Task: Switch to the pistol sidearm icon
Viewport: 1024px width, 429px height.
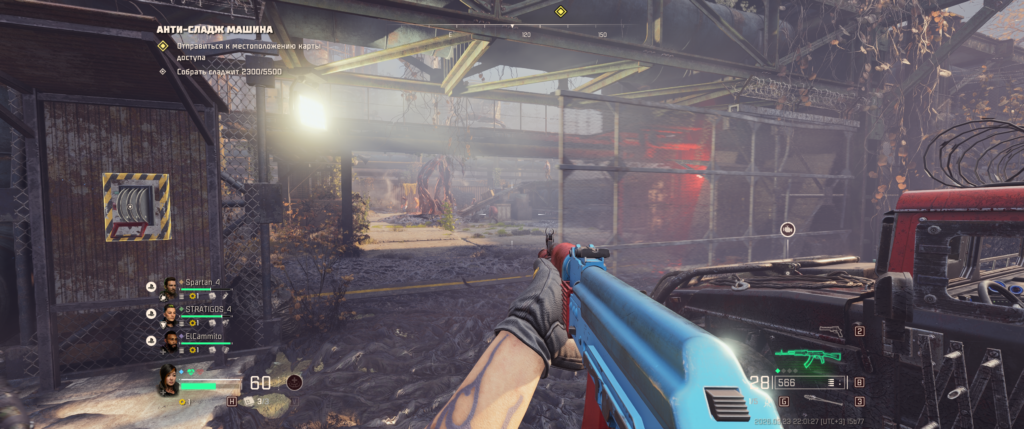Action: click(832, 331)
